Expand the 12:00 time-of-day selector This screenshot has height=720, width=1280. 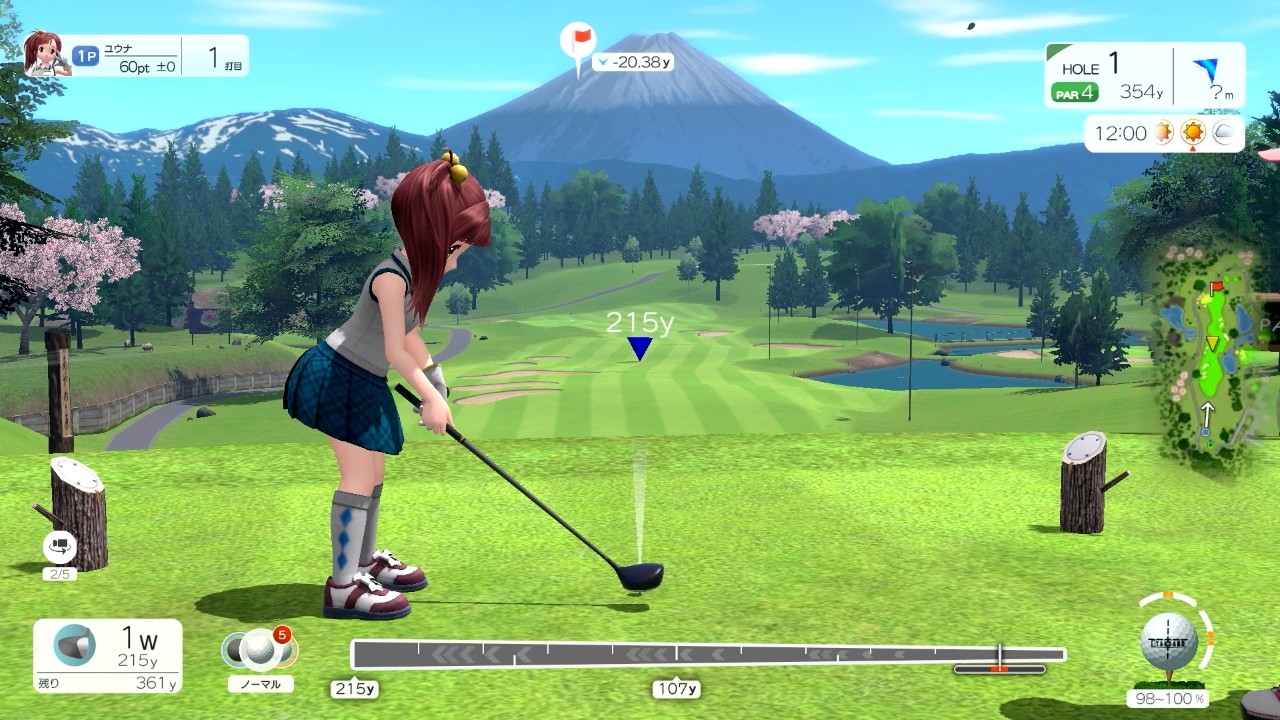1120,132
